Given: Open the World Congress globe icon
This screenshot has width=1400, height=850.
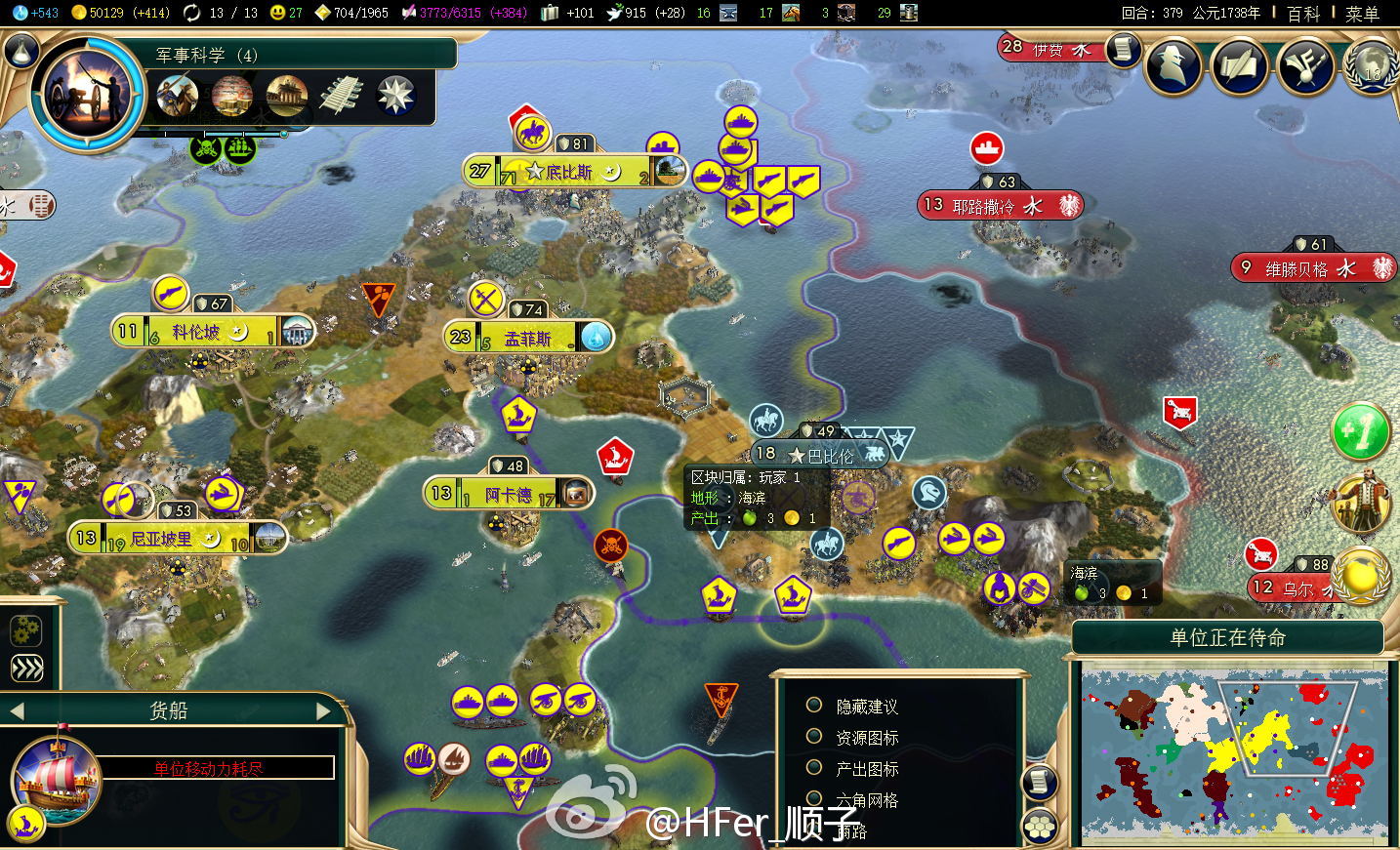Looking at the screenshot, I should tap(1371, 66).
